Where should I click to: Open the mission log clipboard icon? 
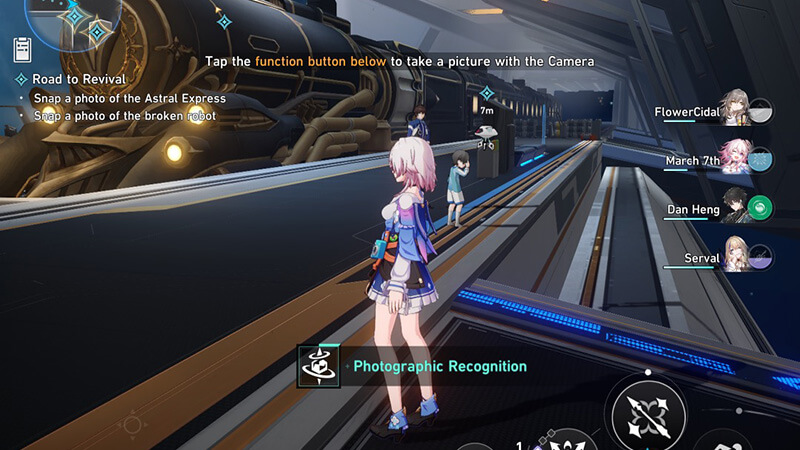22,49
